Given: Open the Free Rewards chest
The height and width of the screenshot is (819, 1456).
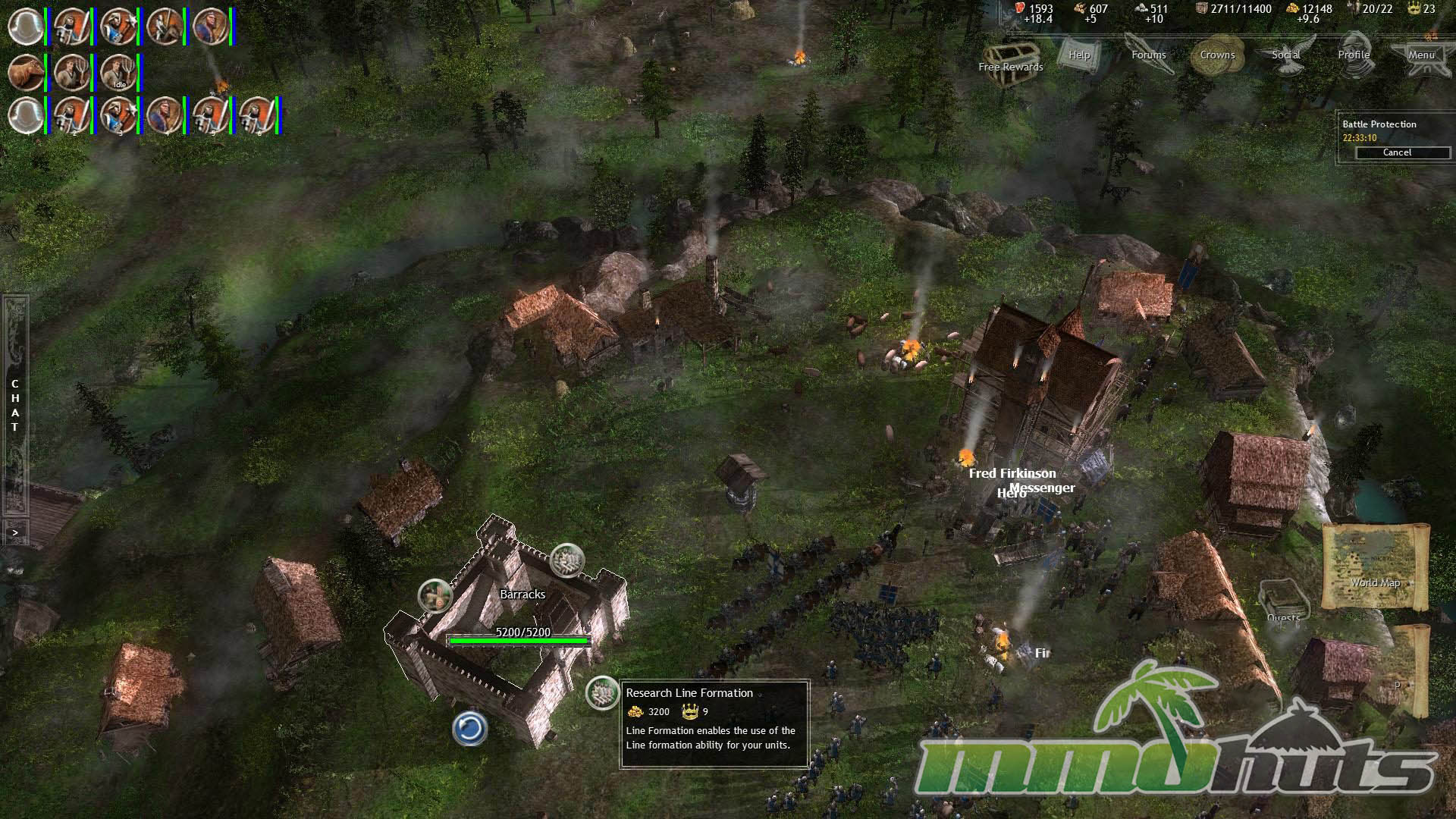Looking at the screenshot, I should click(x=1010, y=55).
